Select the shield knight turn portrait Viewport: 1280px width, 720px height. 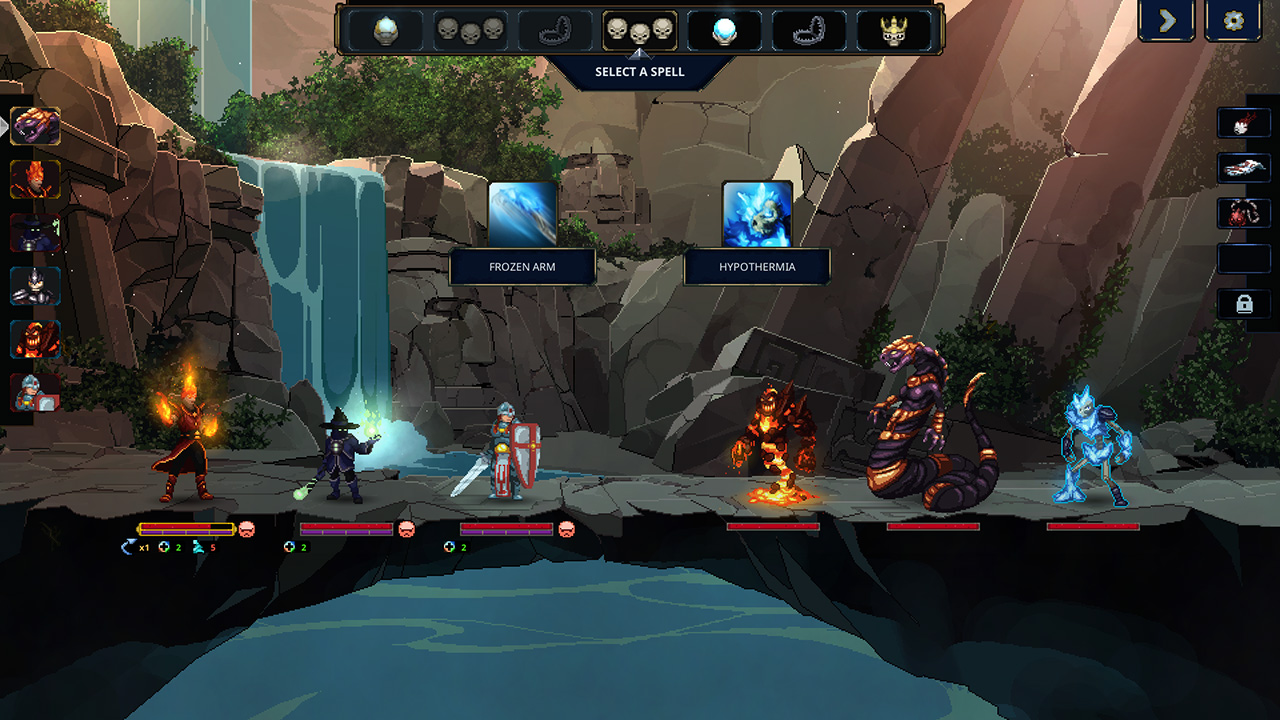(35, 392)
